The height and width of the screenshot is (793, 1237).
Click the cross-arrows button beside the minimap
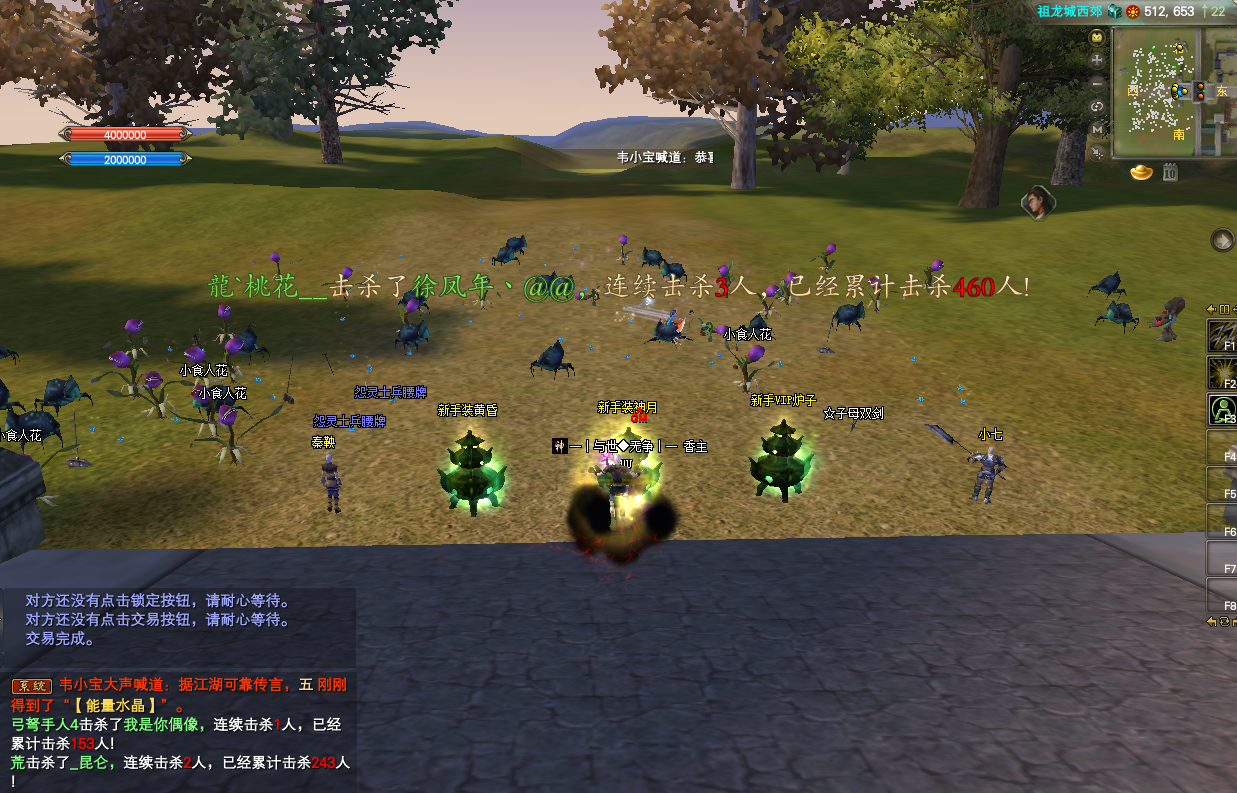[x=1097, y=60]
